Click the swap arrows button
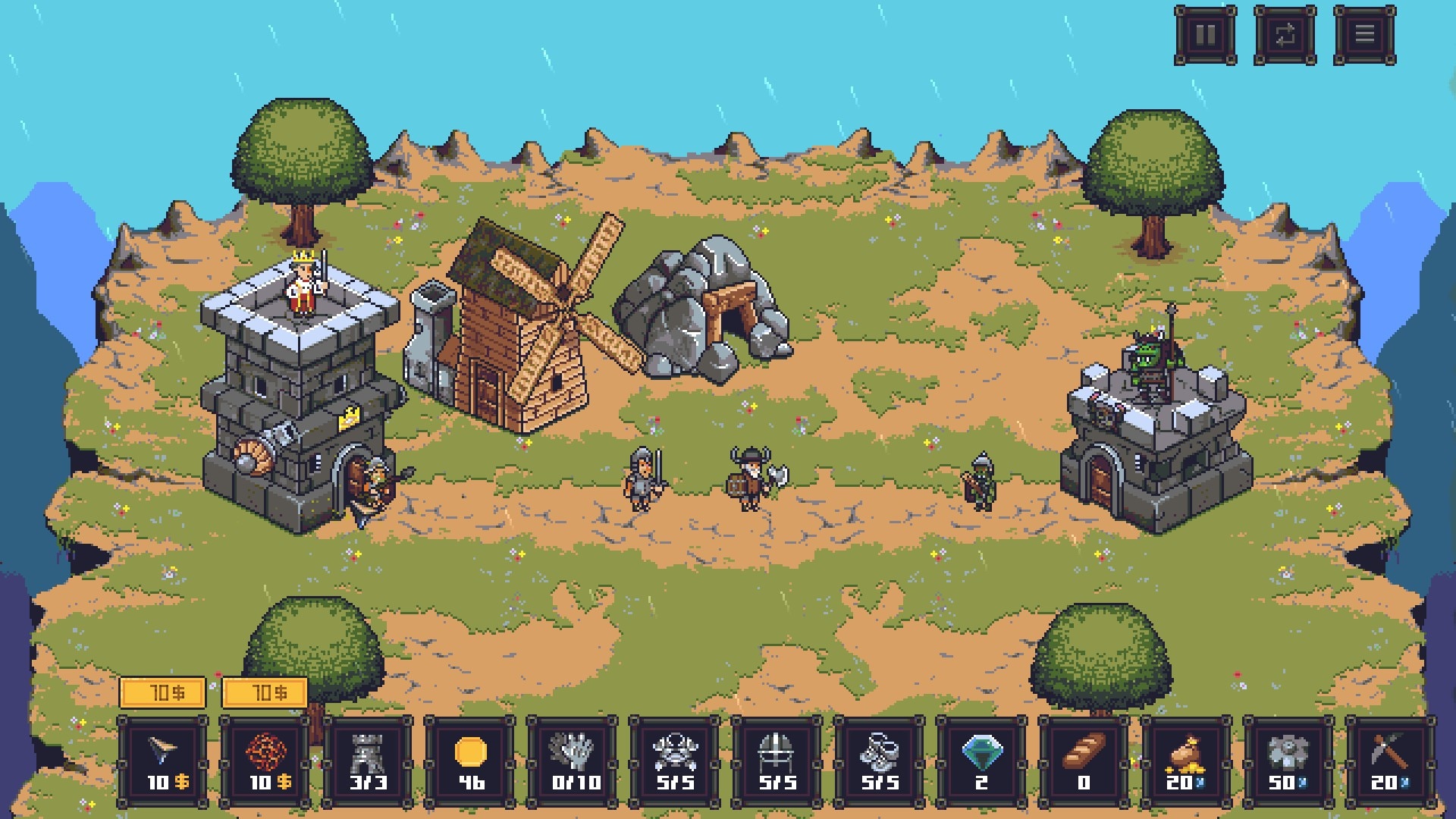This screenshot has width=1456, height=819. coord(1285,35)
